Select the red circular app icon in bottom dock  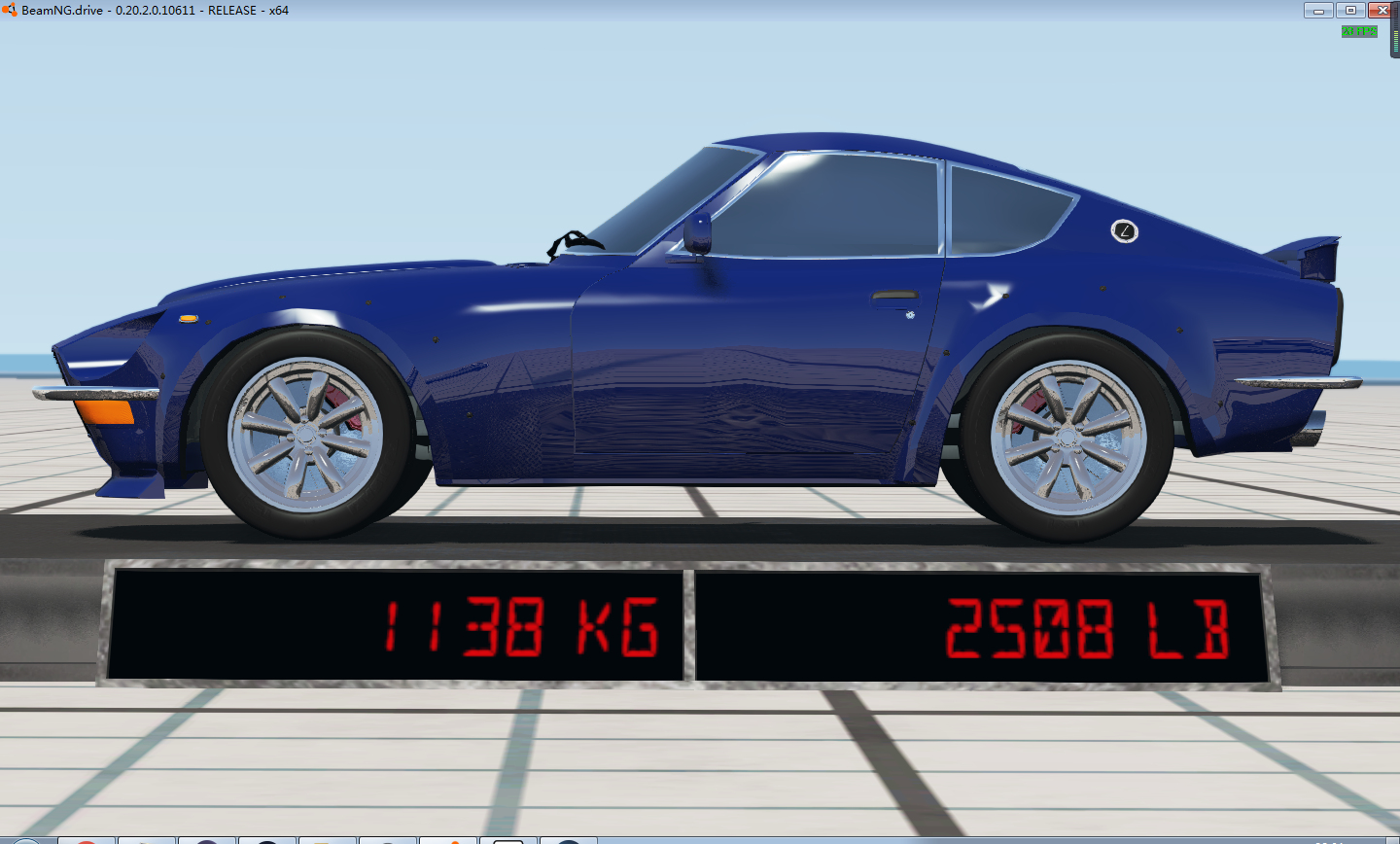[87, 840]
